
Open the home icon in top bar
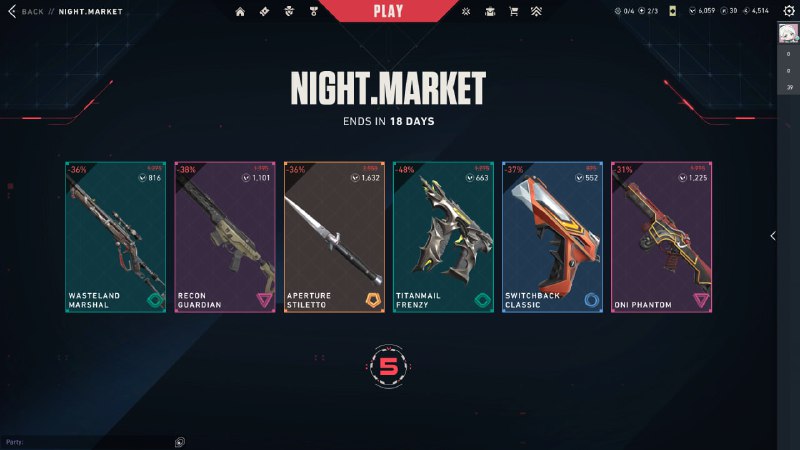point(240,11)
